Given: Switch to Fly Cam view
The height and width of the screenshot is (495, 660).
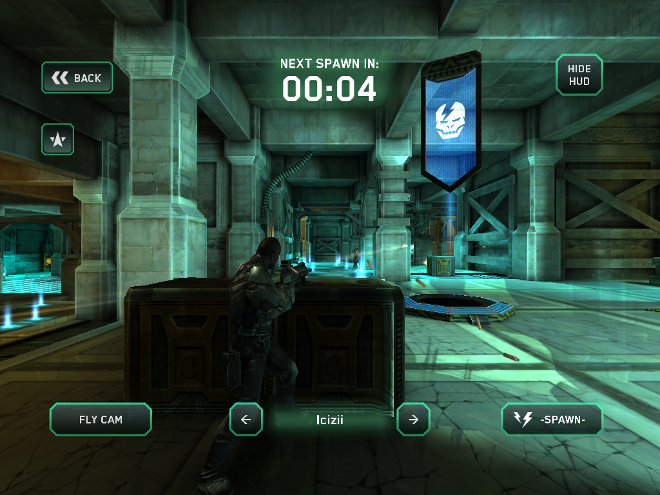Looking at the screenshot, I should pyautogui.click(x=100, y=420).
